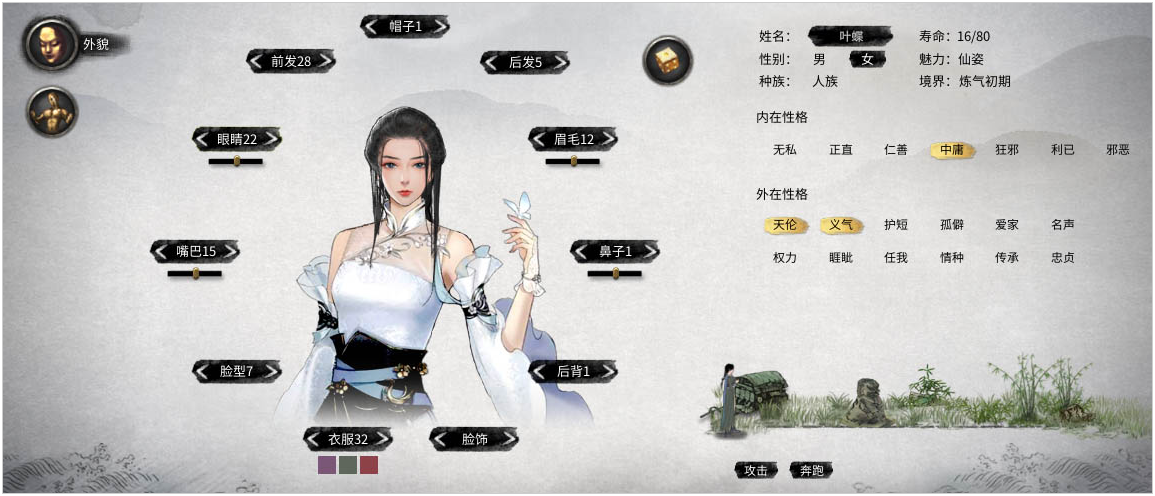Image resolution: width=1155 pixels, height=496 pixels.
Task: Preview the 攻击 attack animation
Action: [x=756, y=470]
